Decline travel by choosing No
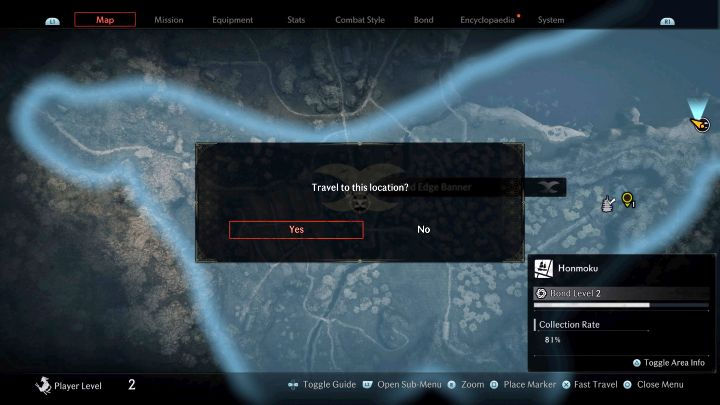Image resolution: width=720 pixels, height=405 pixels. pyautogui.click(x=424, y=229)
